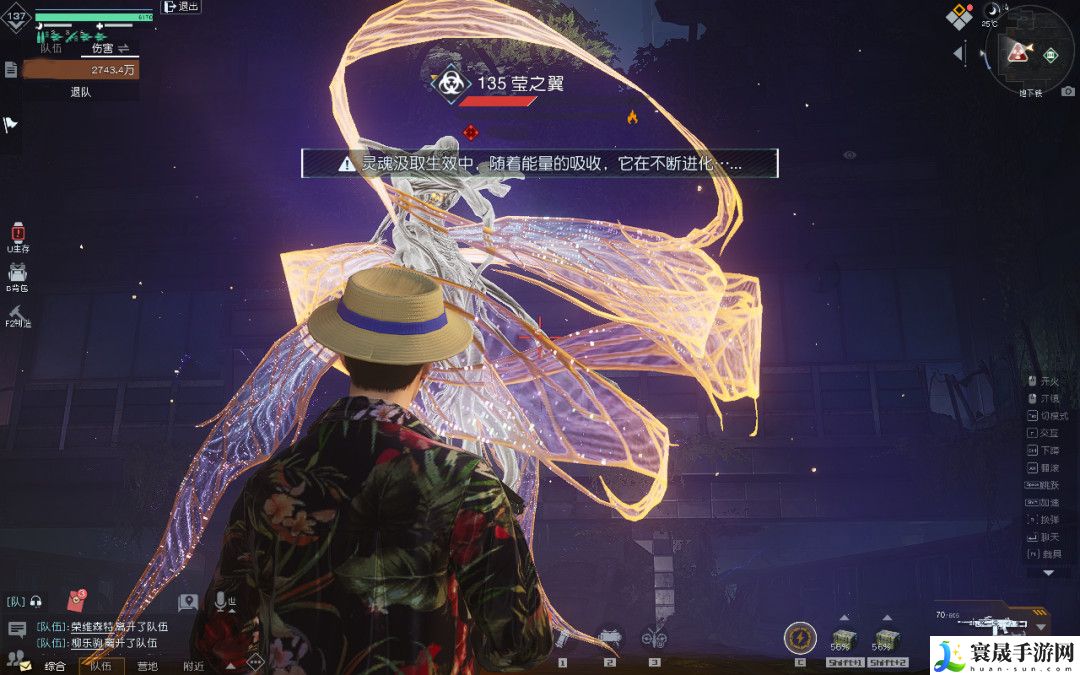This screenshot has width=1080, height=675.
Task: Activate the lightning bolt skill icon
Action: pos(800,637)
